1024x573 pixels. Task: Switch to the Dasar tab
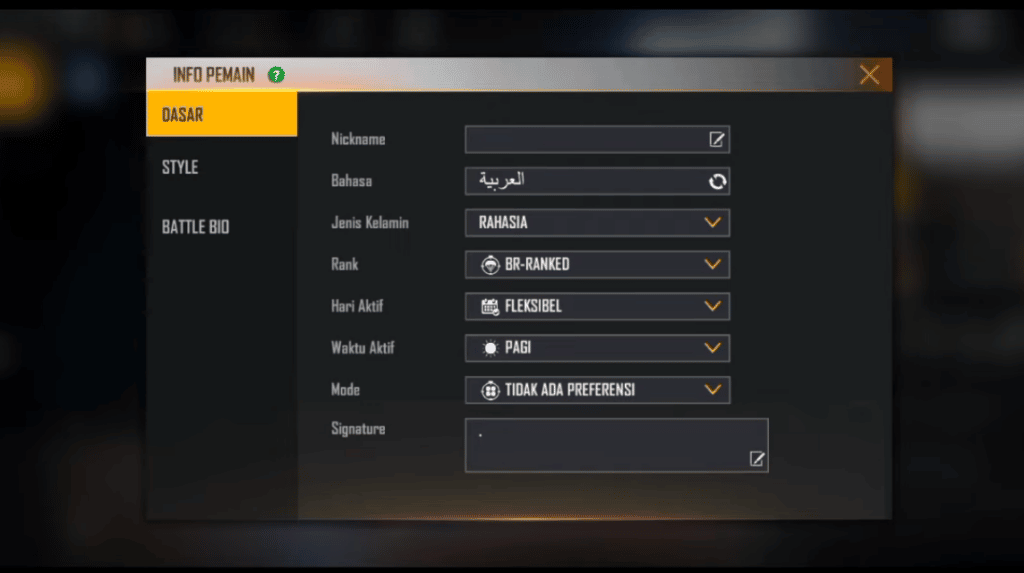tap(221, 115)
